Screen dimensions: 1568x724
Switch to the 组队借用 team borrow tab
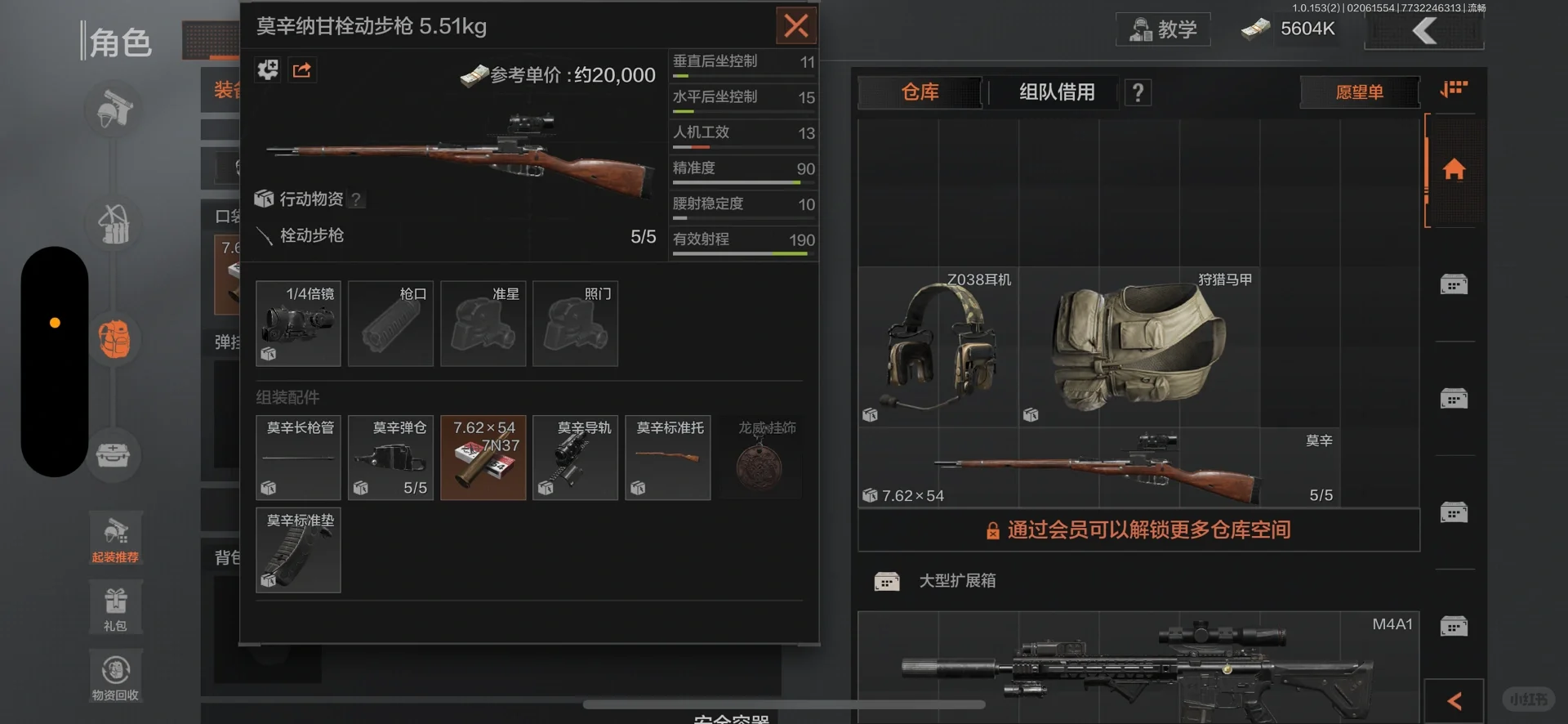[1057, 92]
